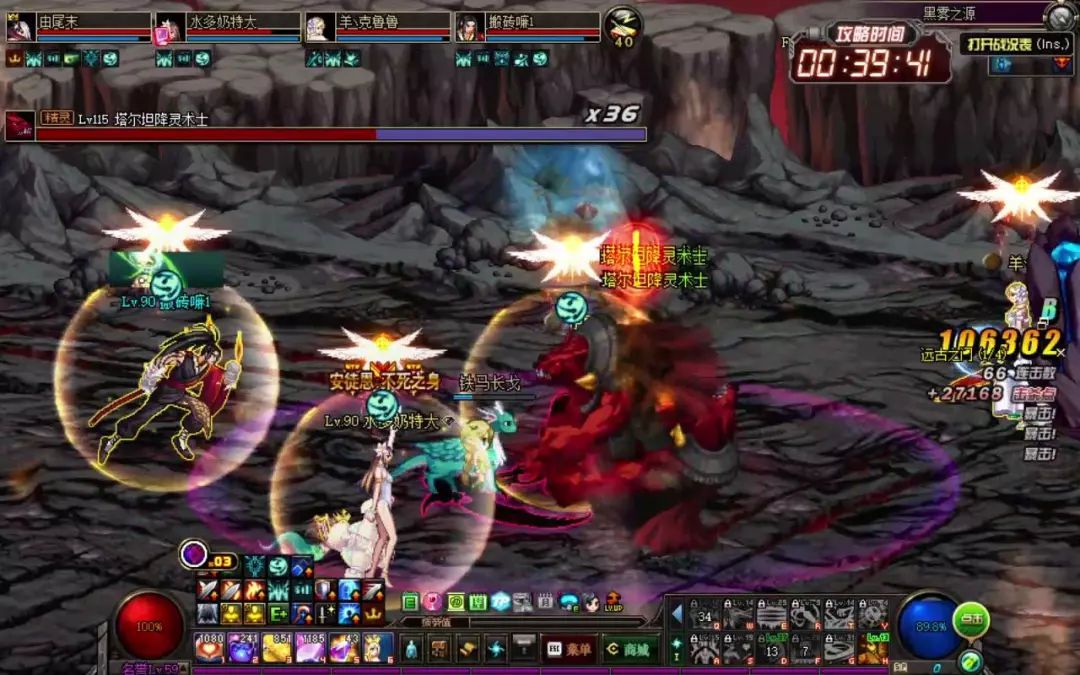Use the purple potion with 241 count

point(243,648)
